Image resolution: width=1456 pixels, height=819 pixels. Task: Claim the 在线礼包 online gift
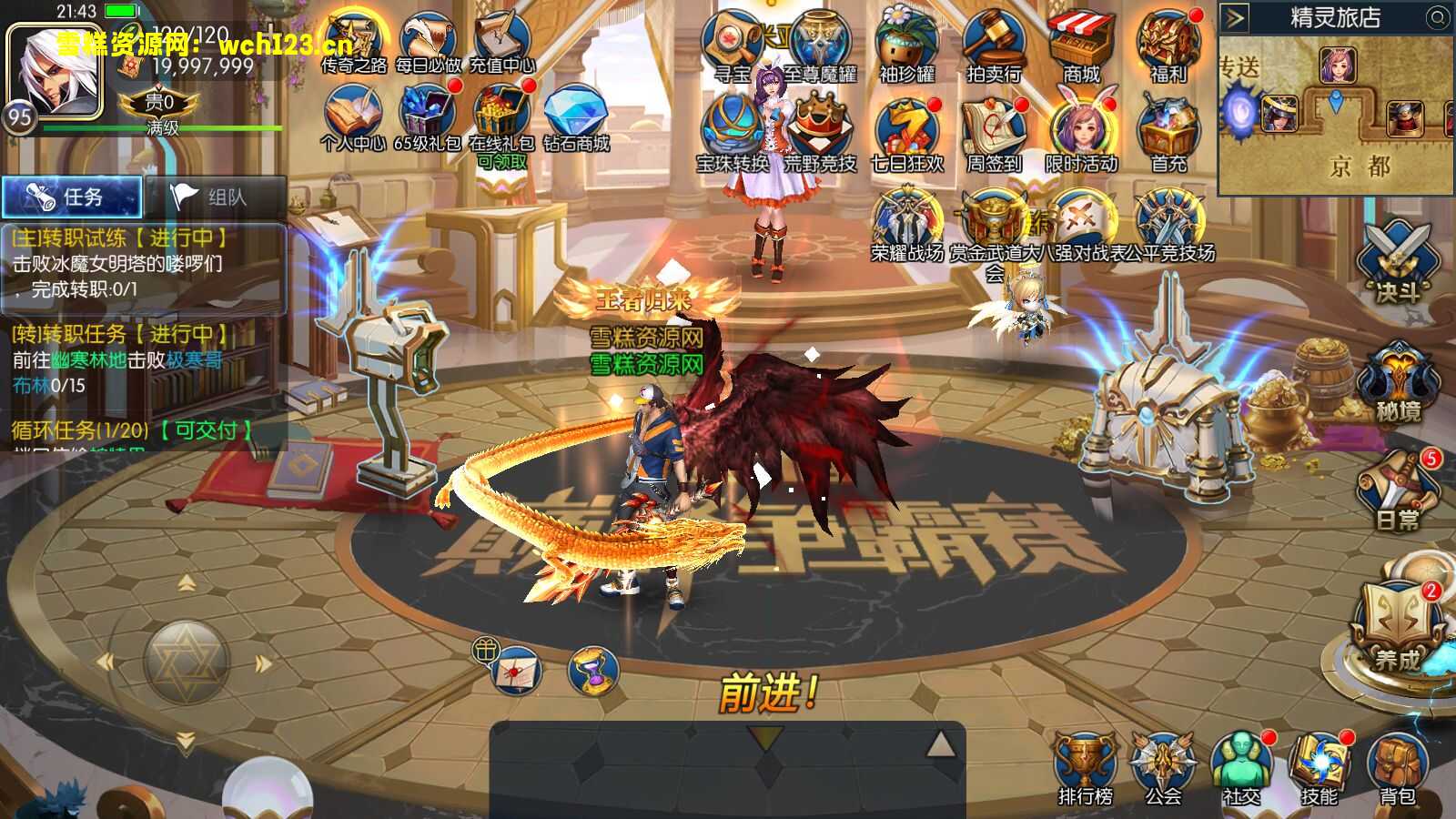point(500,118)
